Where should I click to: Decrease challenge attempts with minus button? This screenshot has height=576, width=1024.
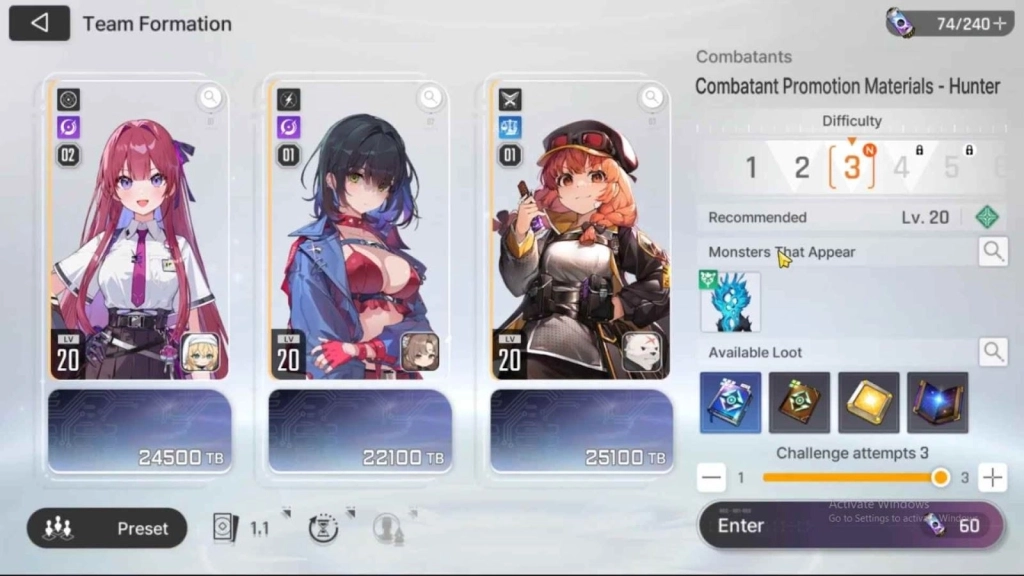(711, 478)
